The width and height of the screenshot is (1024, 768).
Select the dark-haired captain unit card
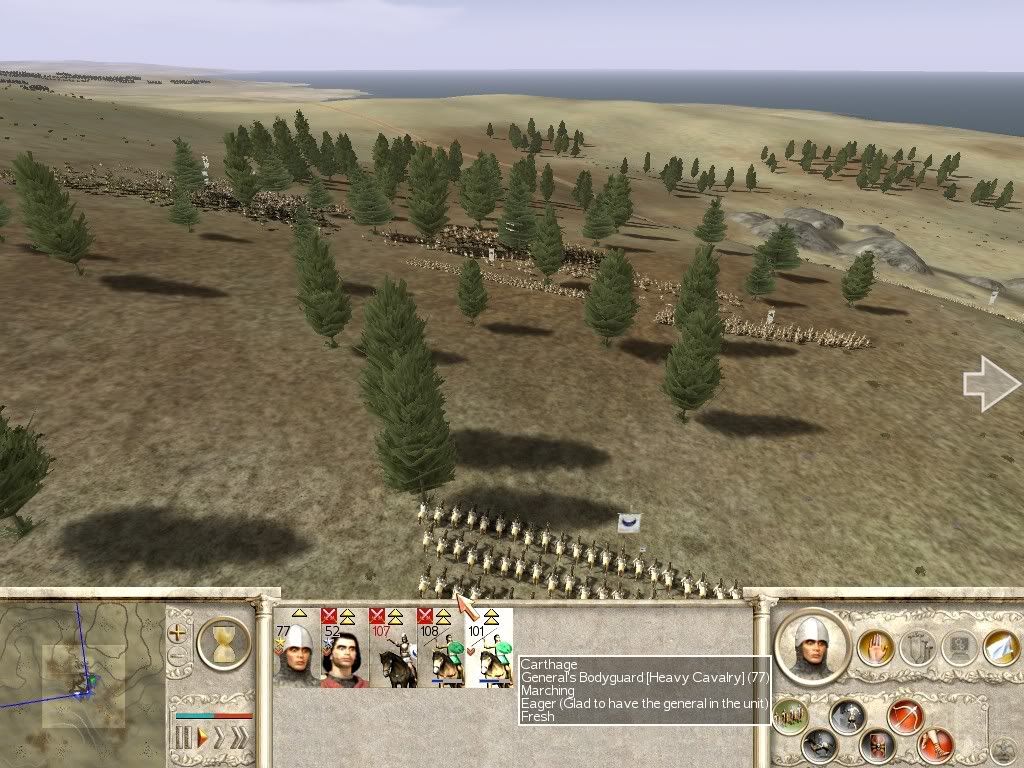point(345,648)
